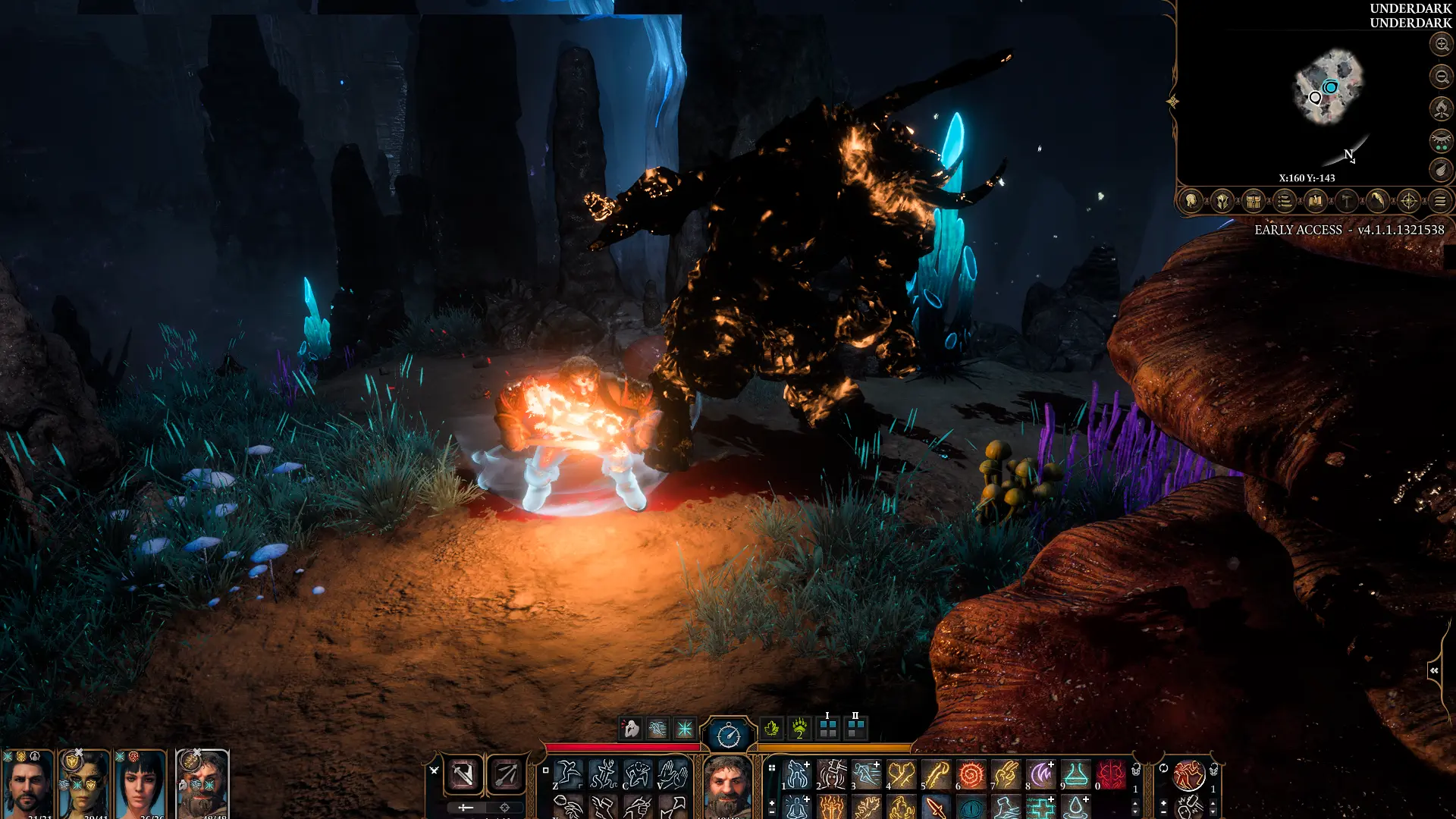
Task: Open the compass map icon
Action: coord(1408,201)
